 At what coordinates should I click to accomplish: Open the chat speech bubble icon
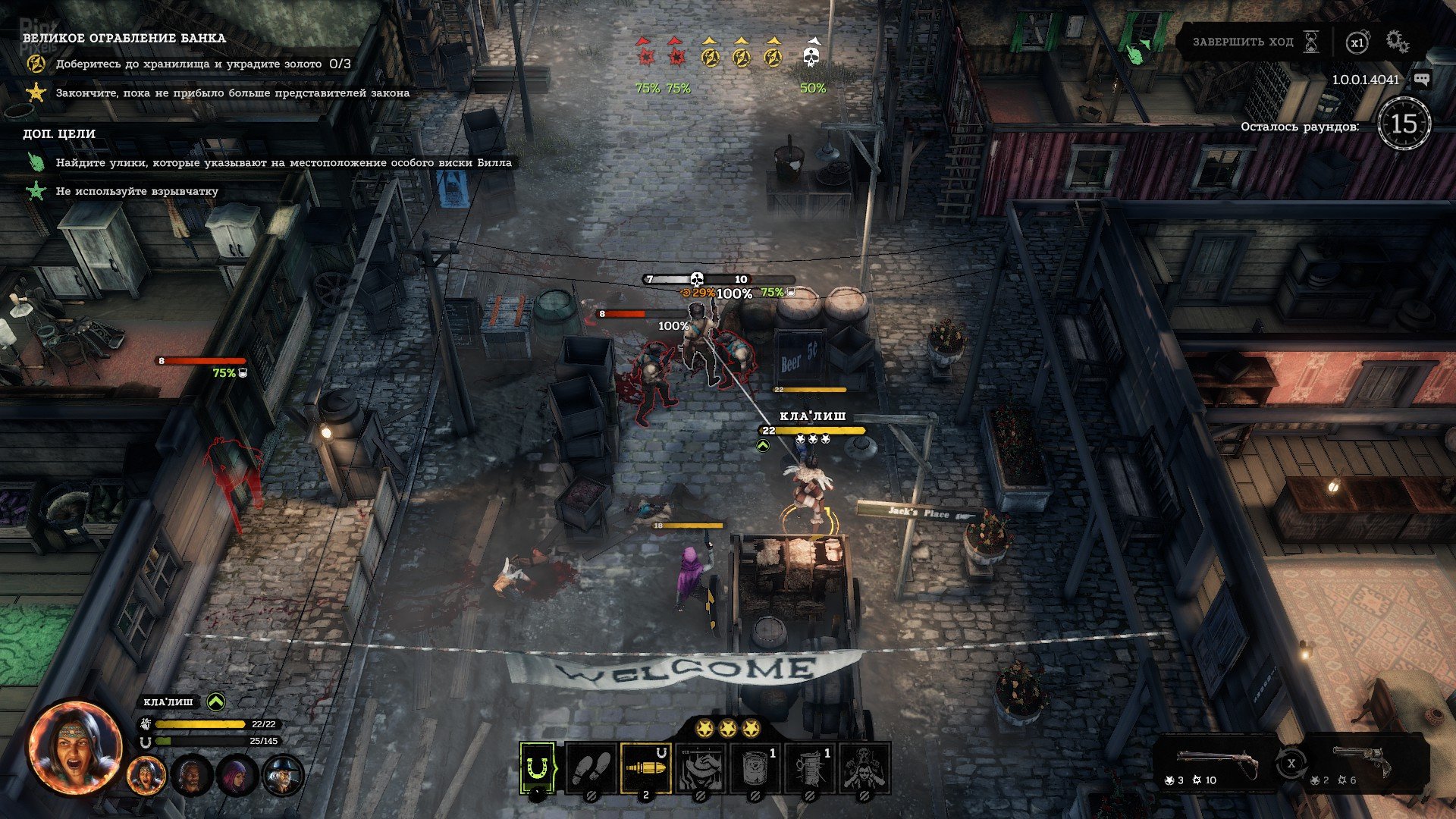pyautogui.click(x=1422, y=80)
